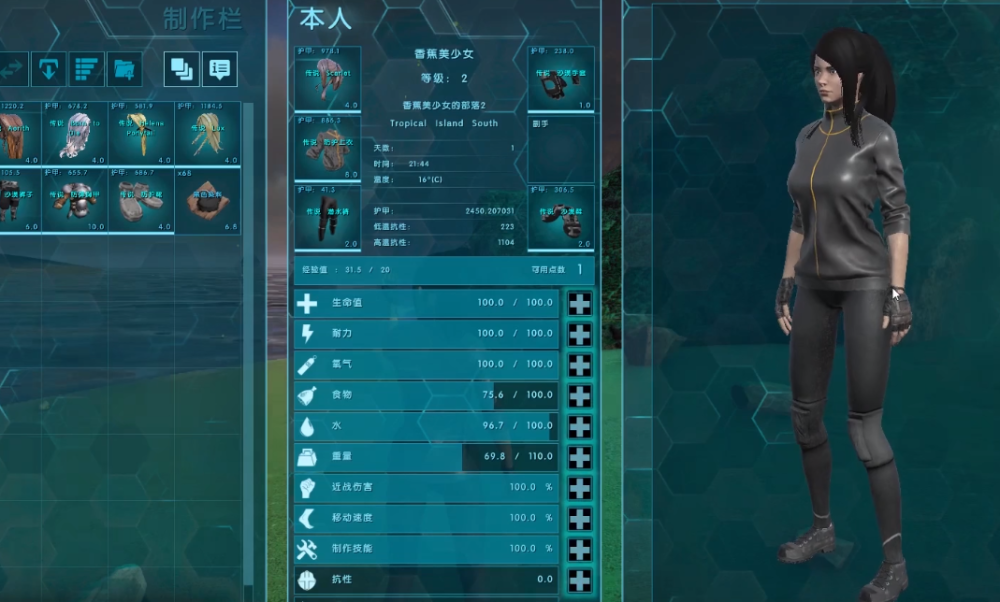Increase the 重量 (weight) capacity
This screenshot has width=1000, height=602.
click(x=579, y=458)
